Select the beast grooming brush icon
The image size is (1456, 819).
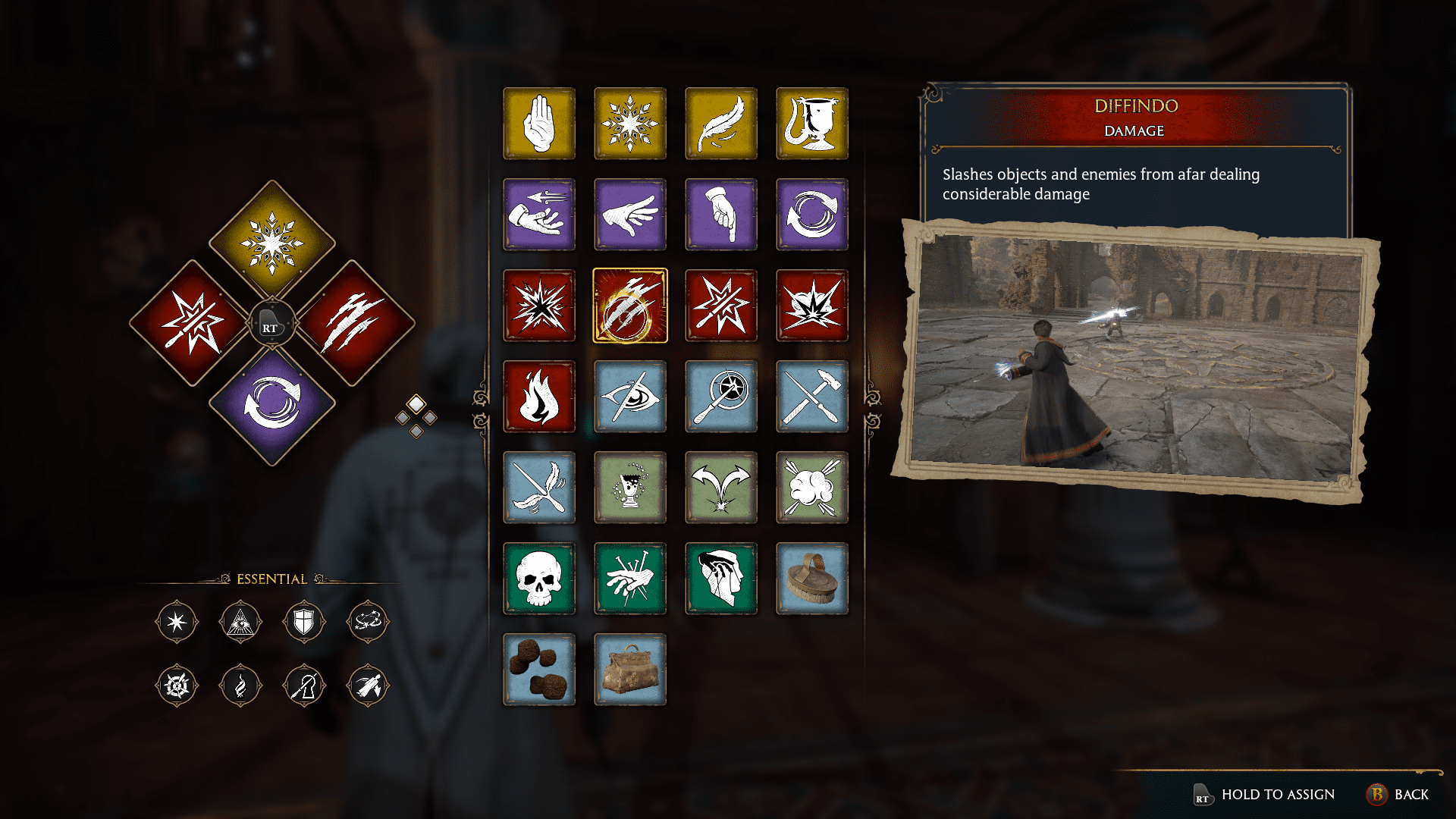coord(812,579)
